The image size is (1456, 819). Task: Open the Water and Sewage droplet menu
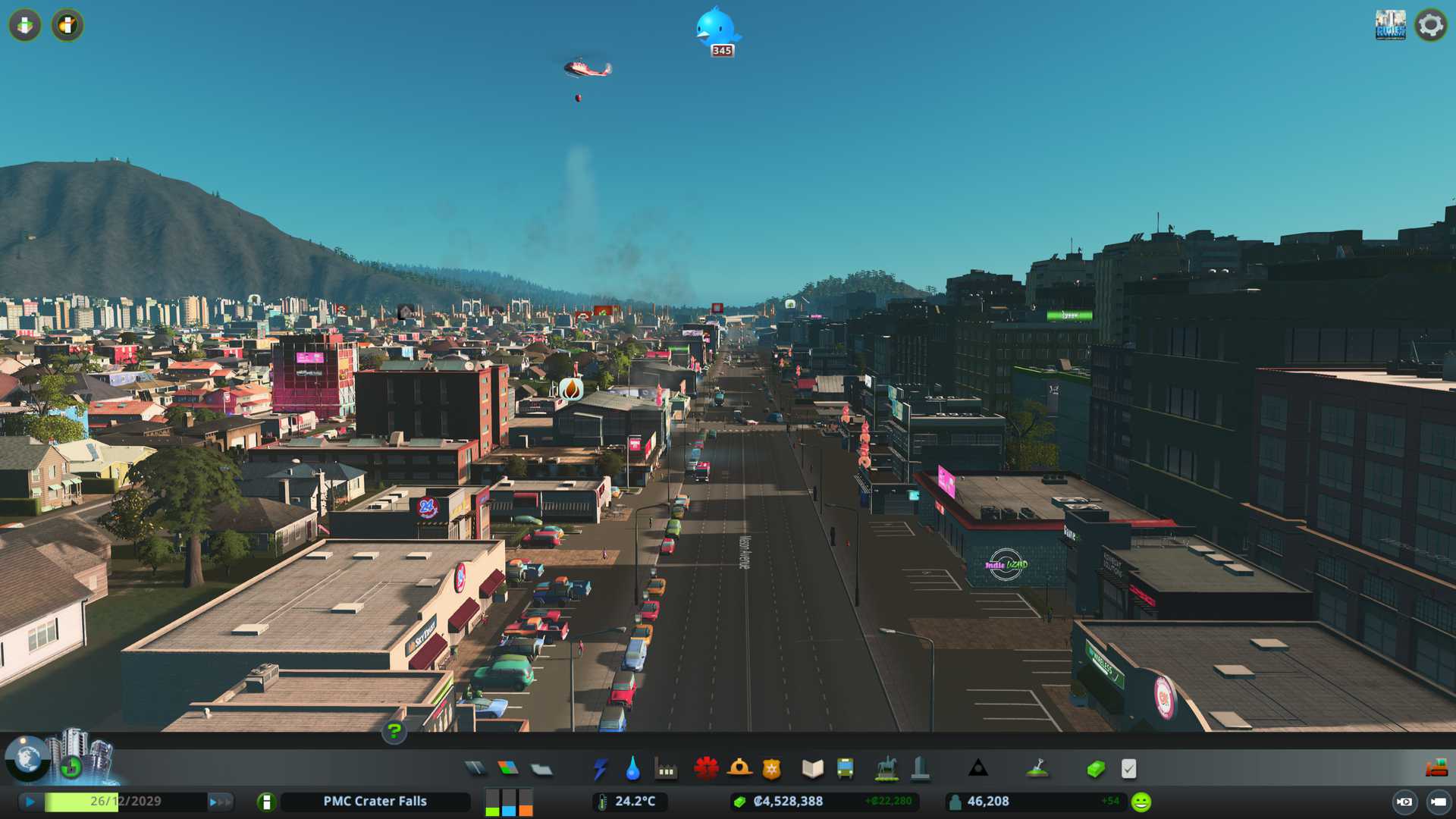[632, 769]
